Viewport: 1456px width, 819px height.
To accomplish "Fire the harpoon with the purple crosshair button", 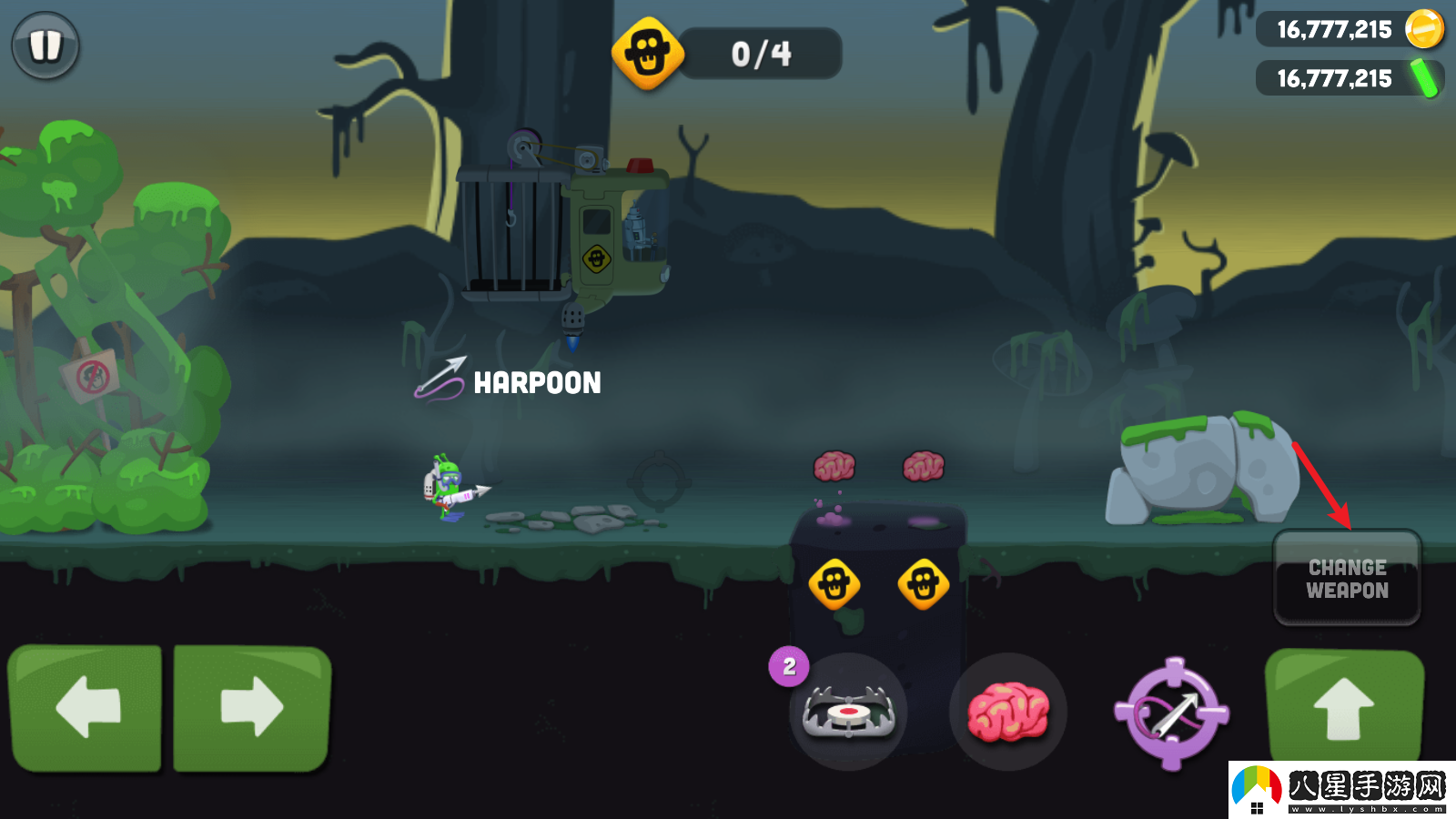I will (x=1172, y=713).
